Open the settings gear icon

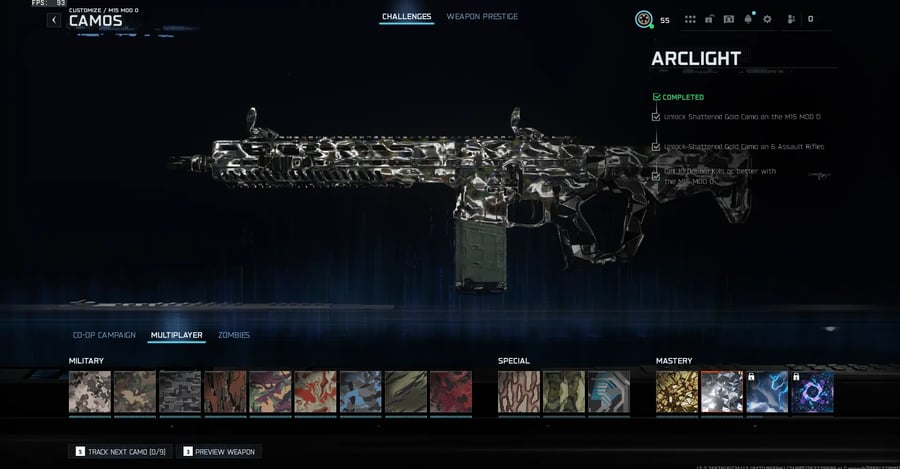click(x=767, y=19)
